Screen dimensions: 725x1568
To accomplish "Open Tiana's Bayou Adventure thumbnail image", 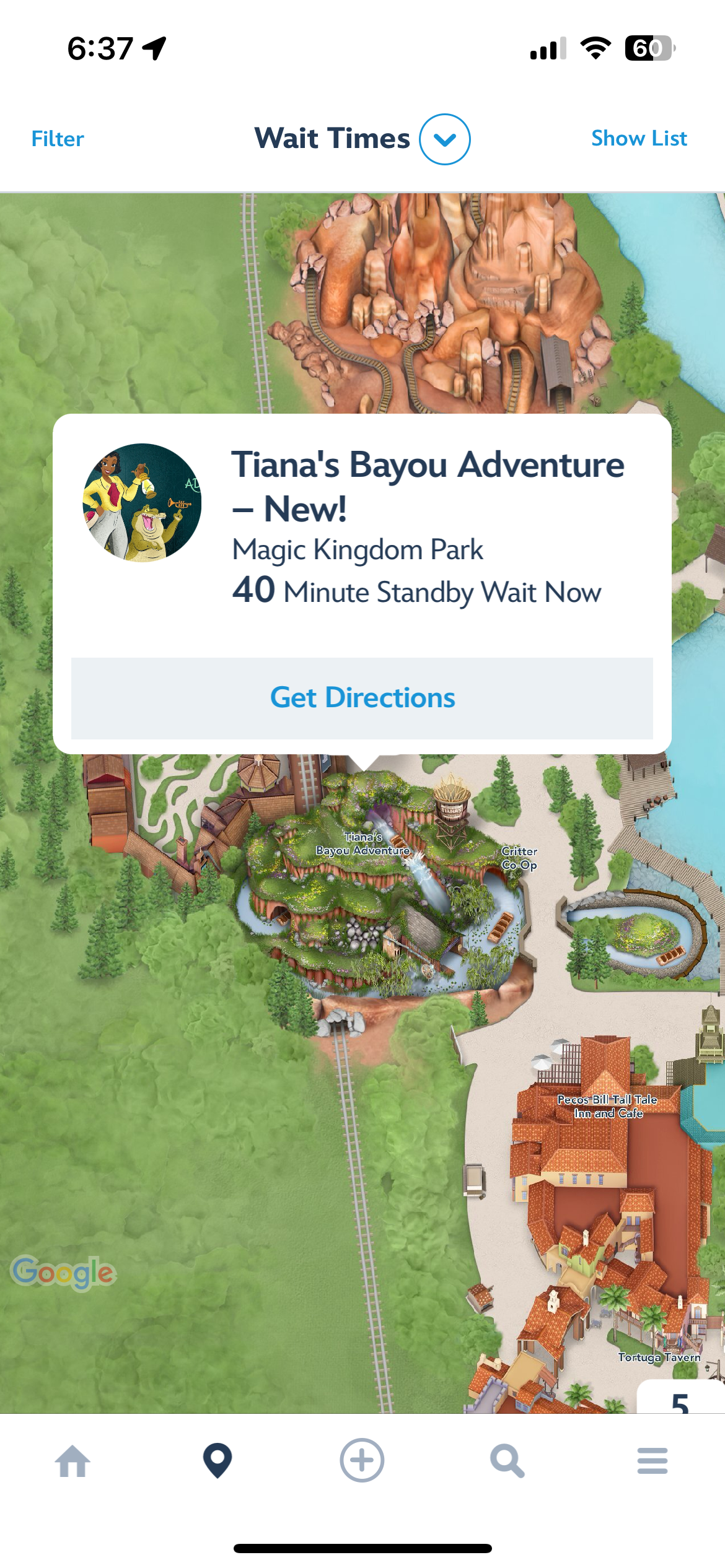I will pos(142,503).
